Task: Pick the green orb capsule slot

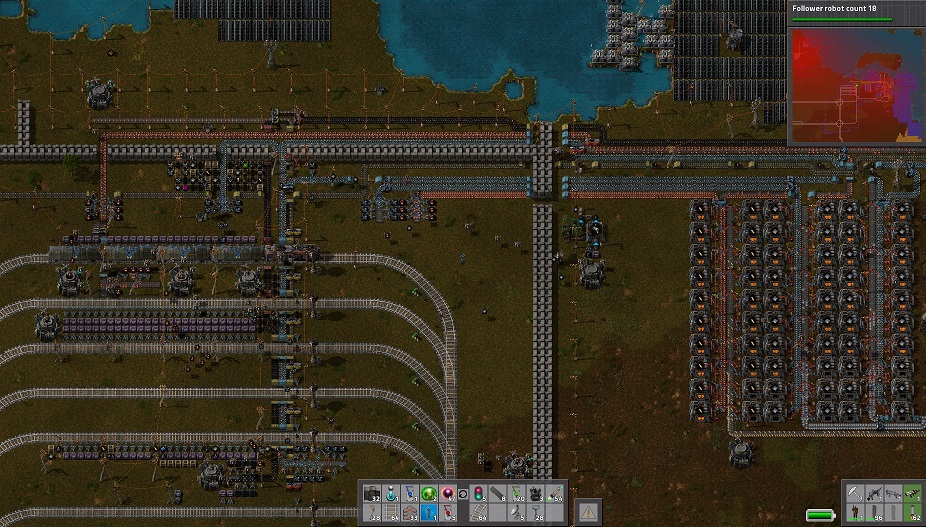Action: [428, 493]
